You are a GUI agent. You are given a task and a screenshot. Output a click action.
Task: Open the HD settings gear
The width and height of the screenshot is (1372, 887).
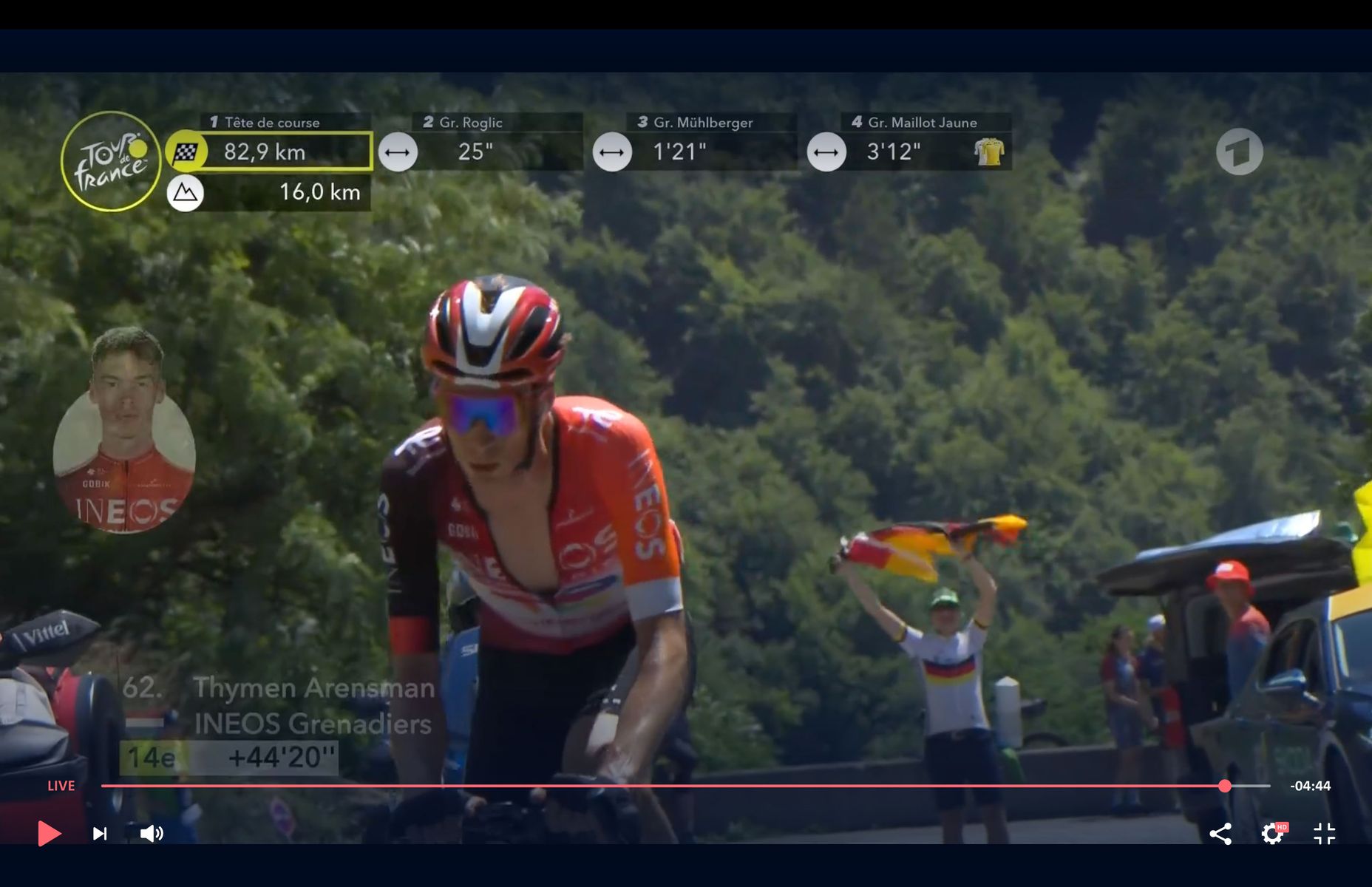click(x=1271, y=834)
